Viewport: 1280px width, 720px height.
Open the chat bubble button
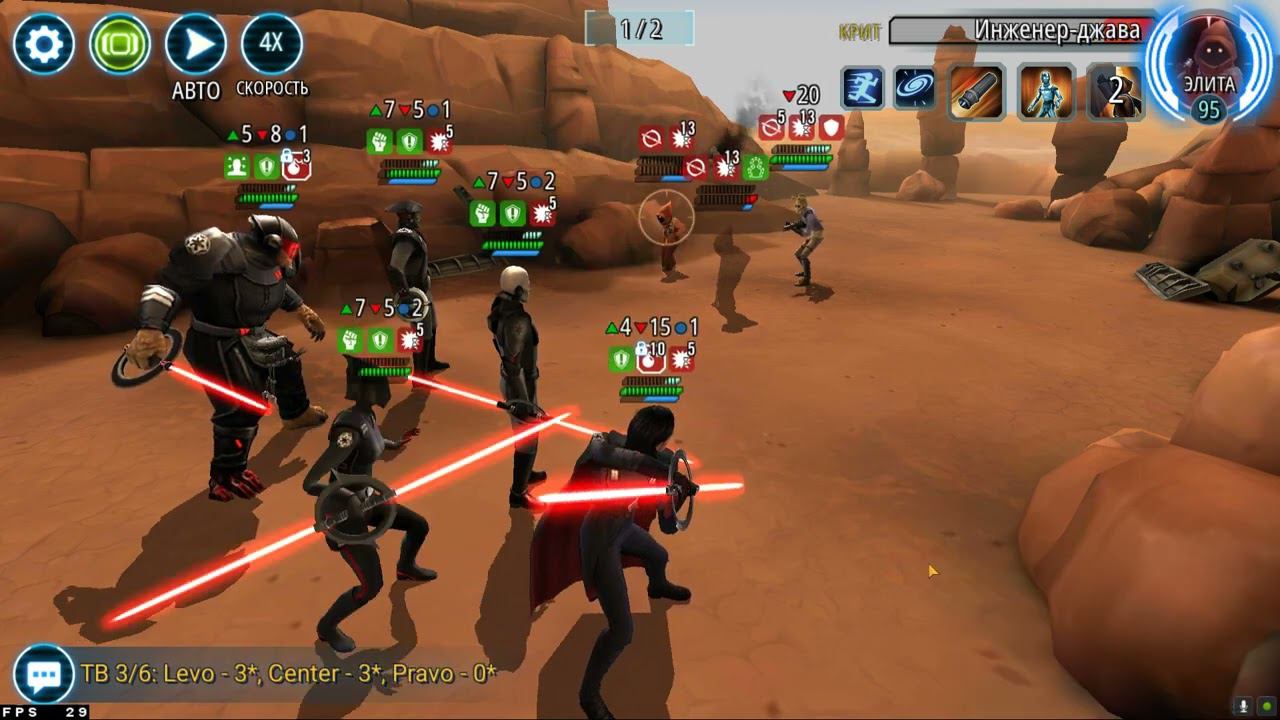pos(43,675)
